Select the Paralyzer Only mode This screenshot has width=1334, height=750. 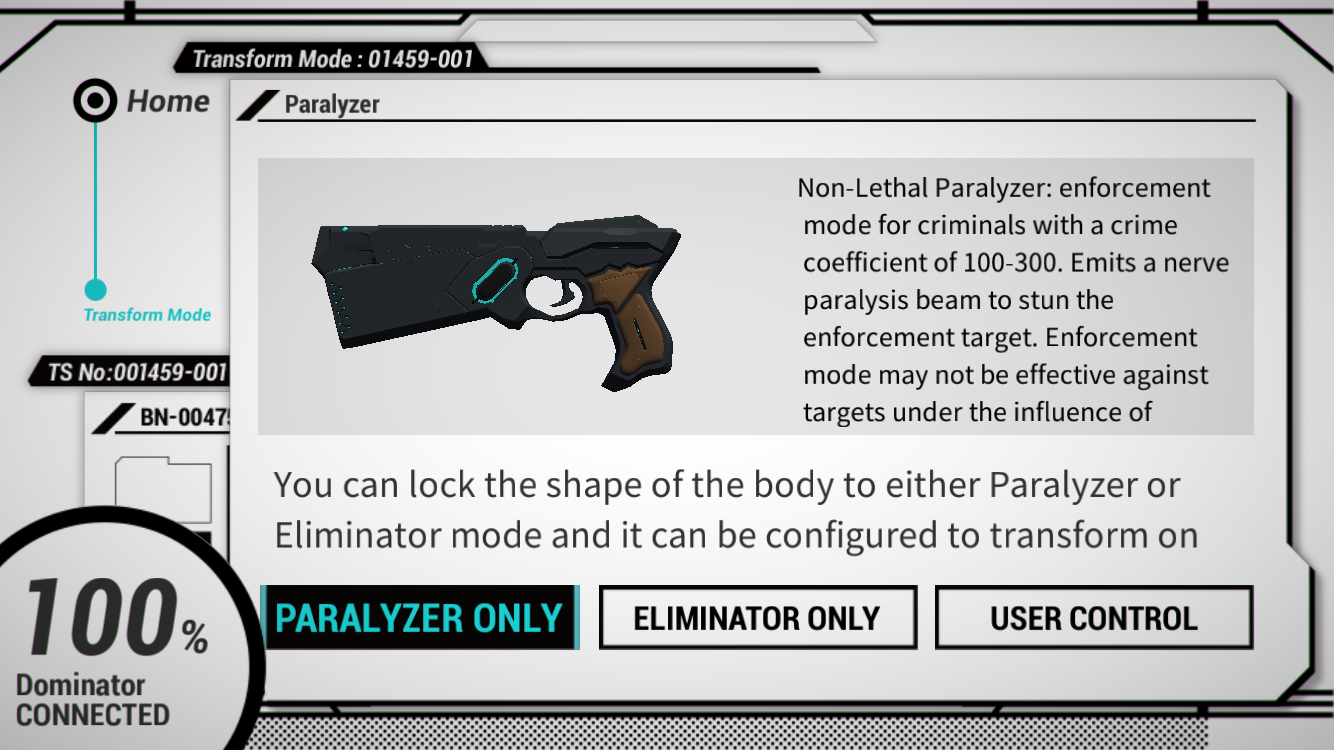(419, 617)
